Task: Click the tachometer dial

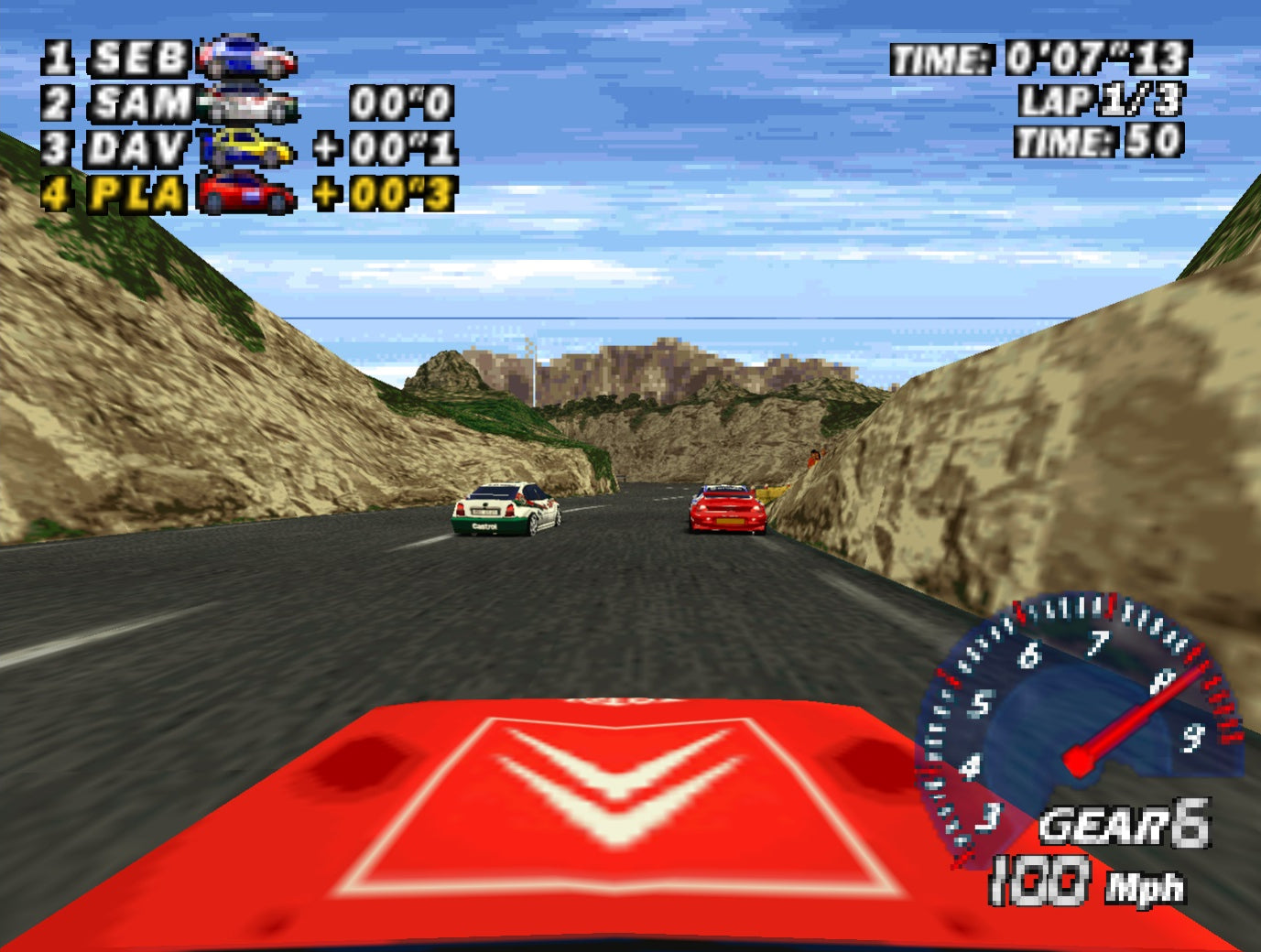Action: (1079, 725)
